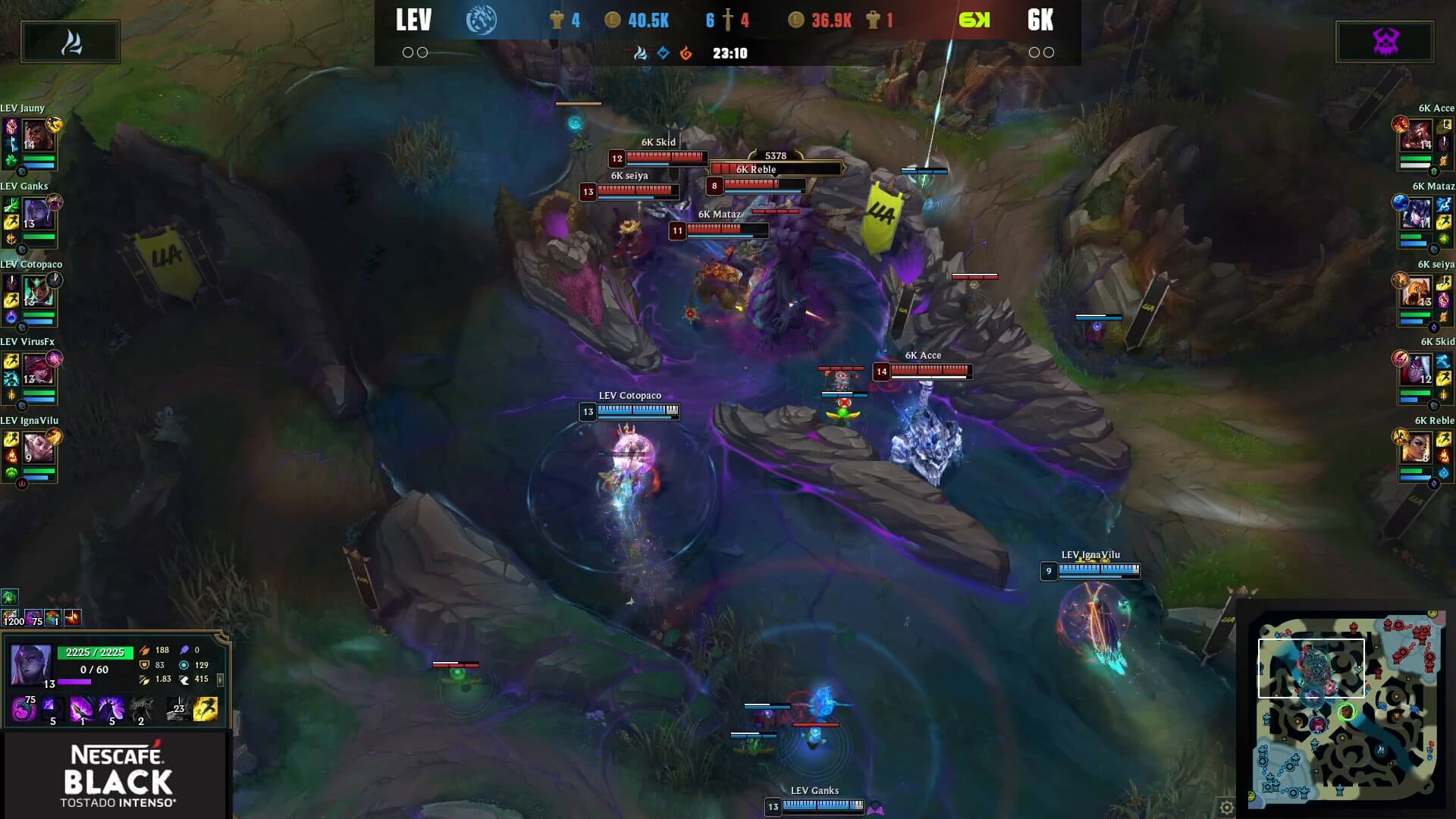Screen dimensions: 1456x819
Task: Pick LEV IgnaVilu's portrait in the team list
Action: (x=38, y=448)
